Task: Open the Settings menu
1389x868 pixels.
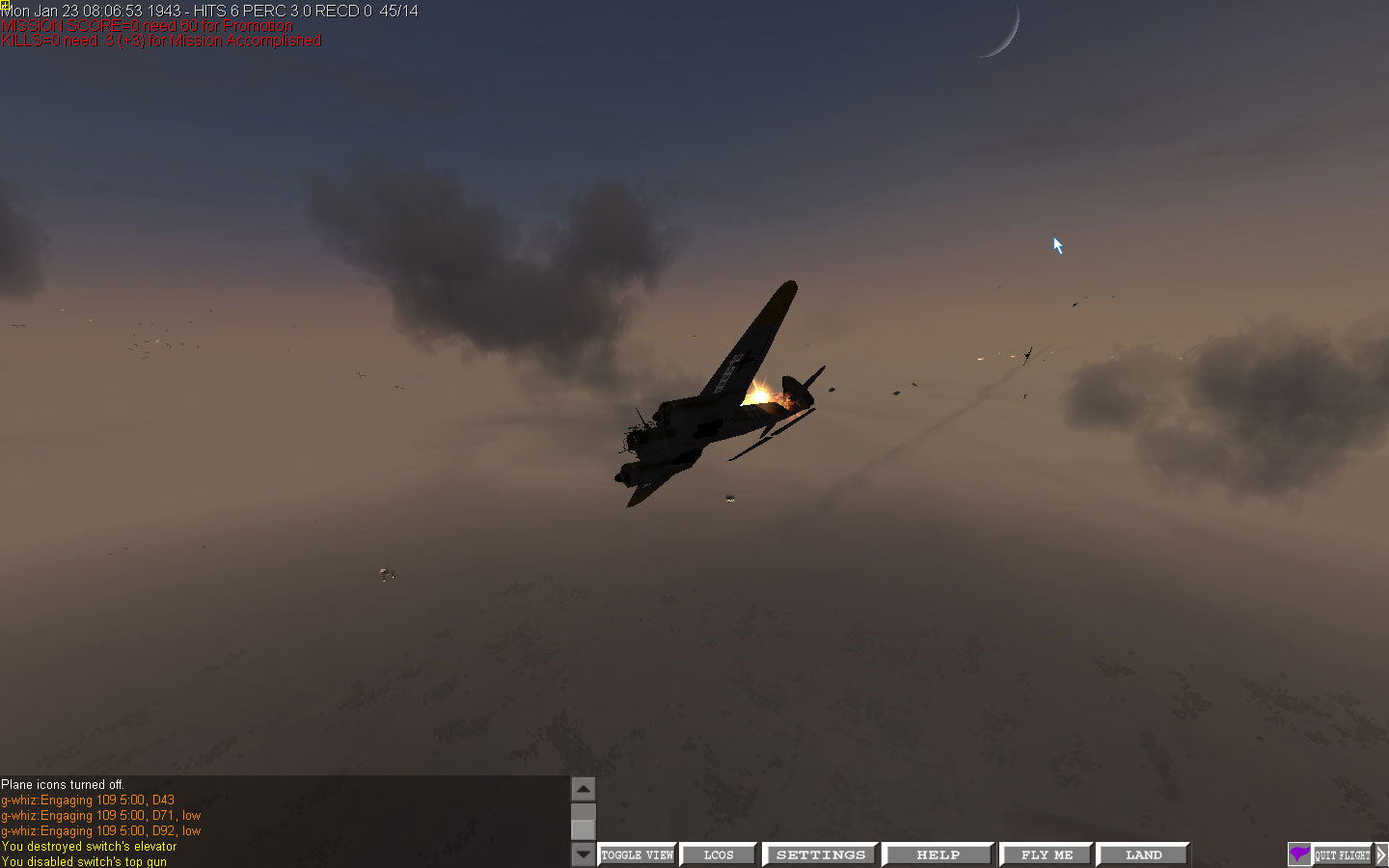Action: (820, 854)
